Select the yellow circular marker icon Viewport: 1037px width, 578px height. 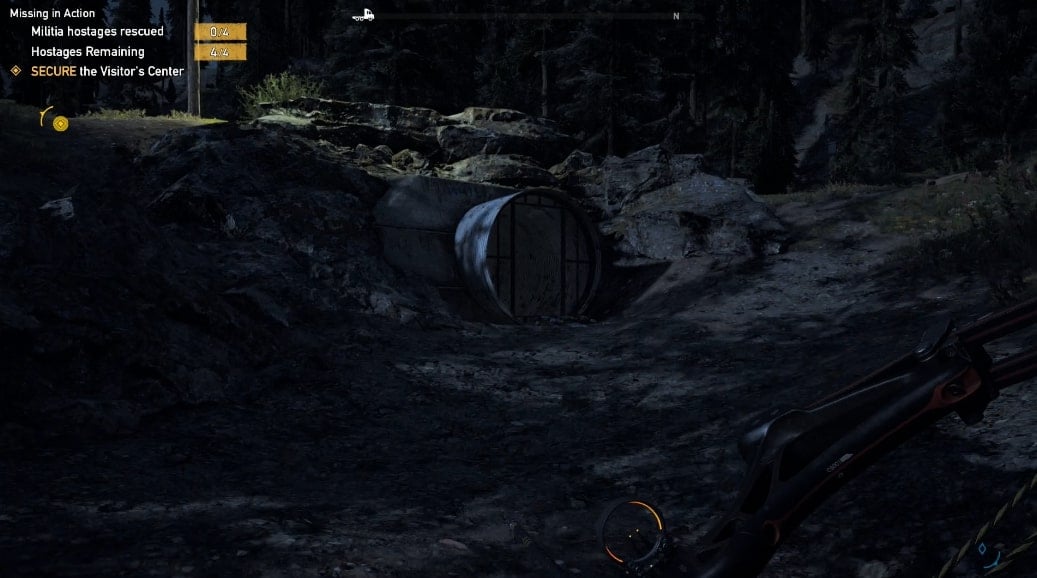coord(61,124)
